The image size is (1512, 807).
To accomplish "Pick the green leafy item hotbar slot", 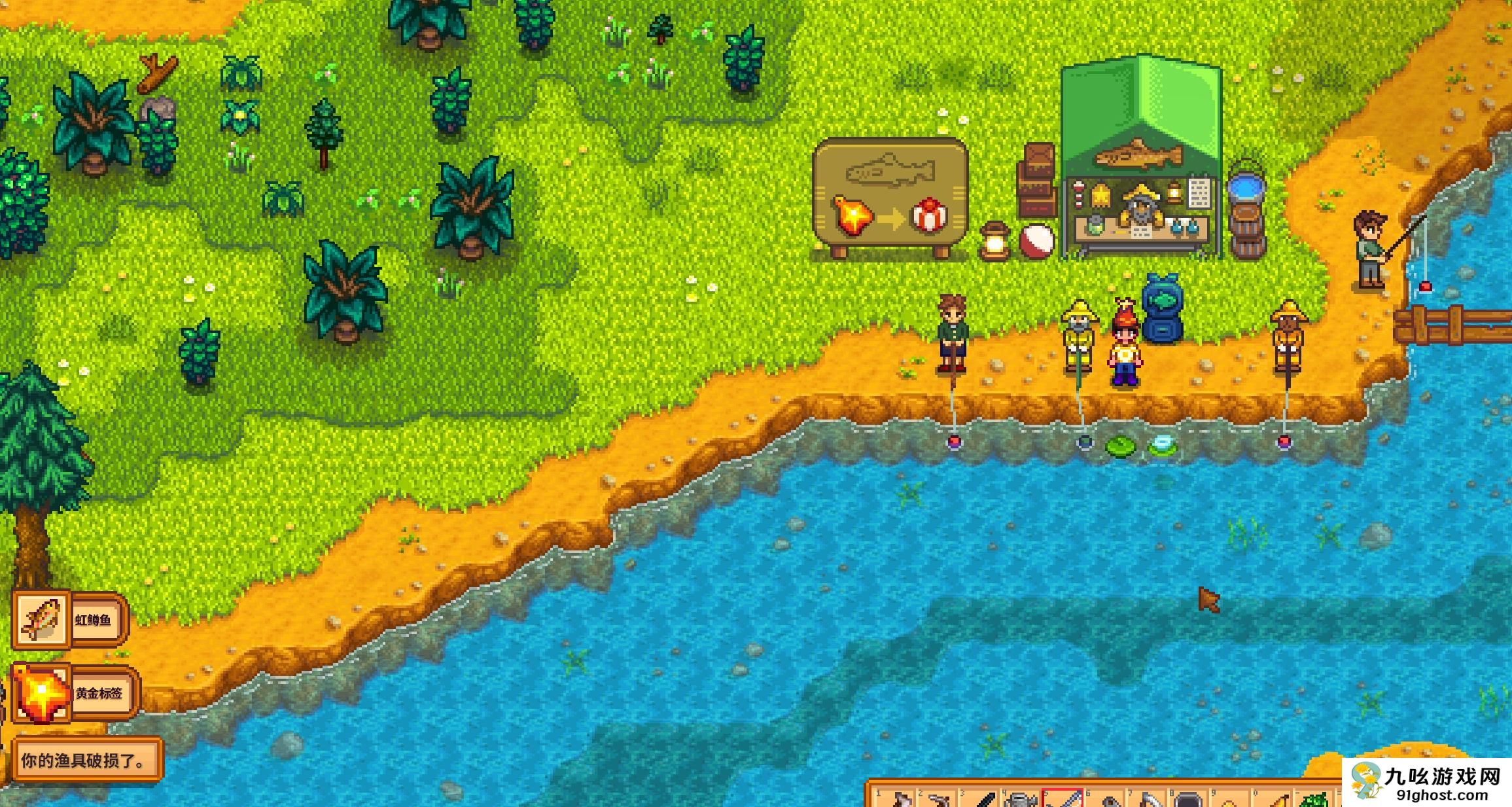I will coord(1315,800).
